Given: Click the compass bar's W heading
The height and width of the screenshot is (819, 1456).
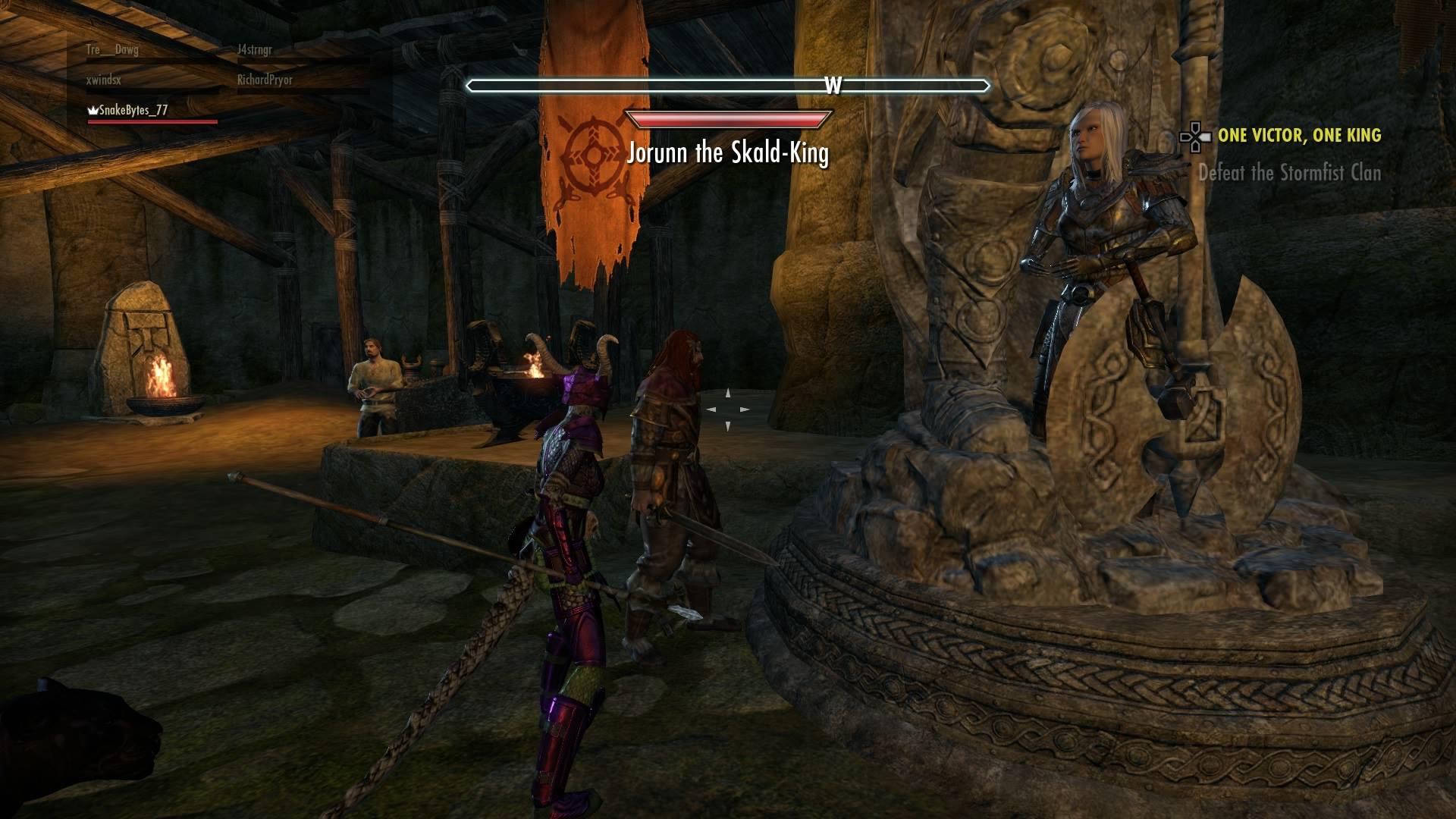Looking at the screenshot, I should pyautogui.click(x=833, y=86).
